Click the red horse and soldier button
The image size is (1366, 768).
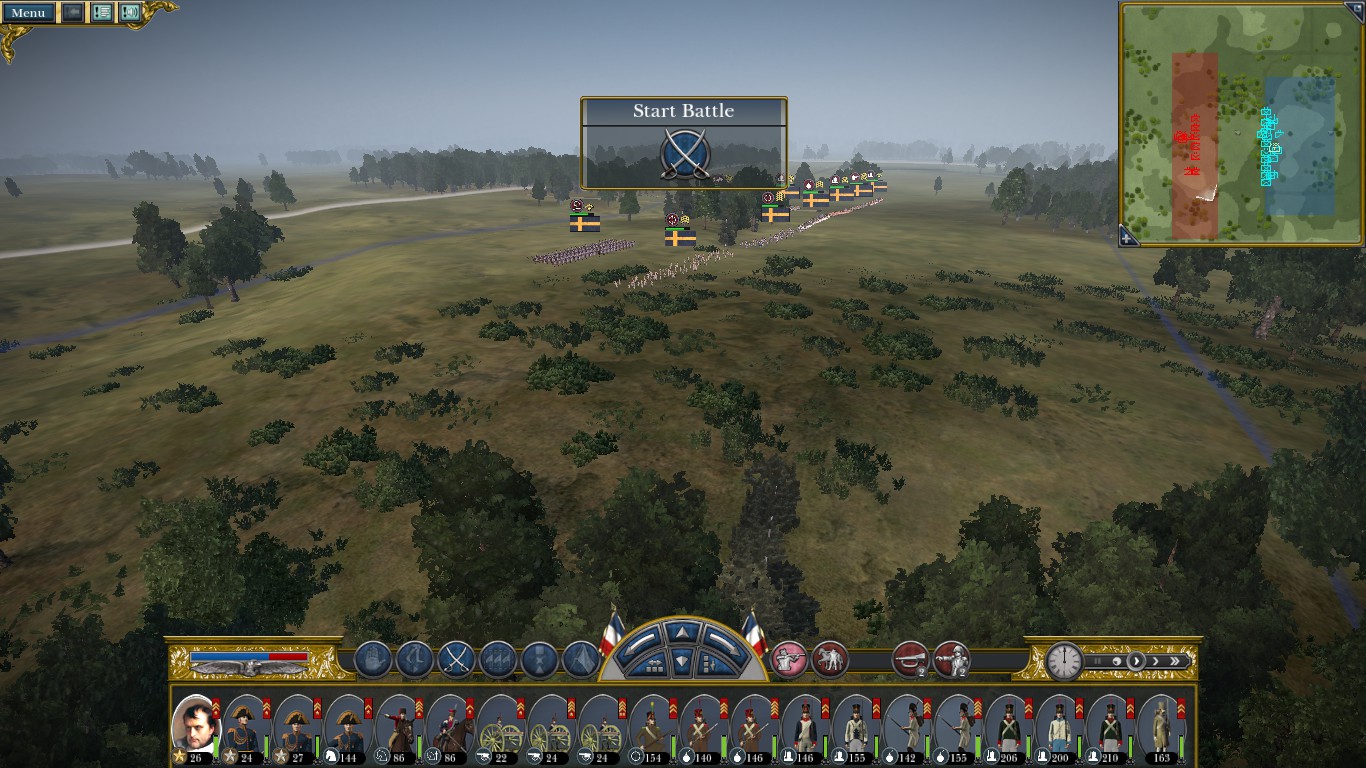coord(830,660)
